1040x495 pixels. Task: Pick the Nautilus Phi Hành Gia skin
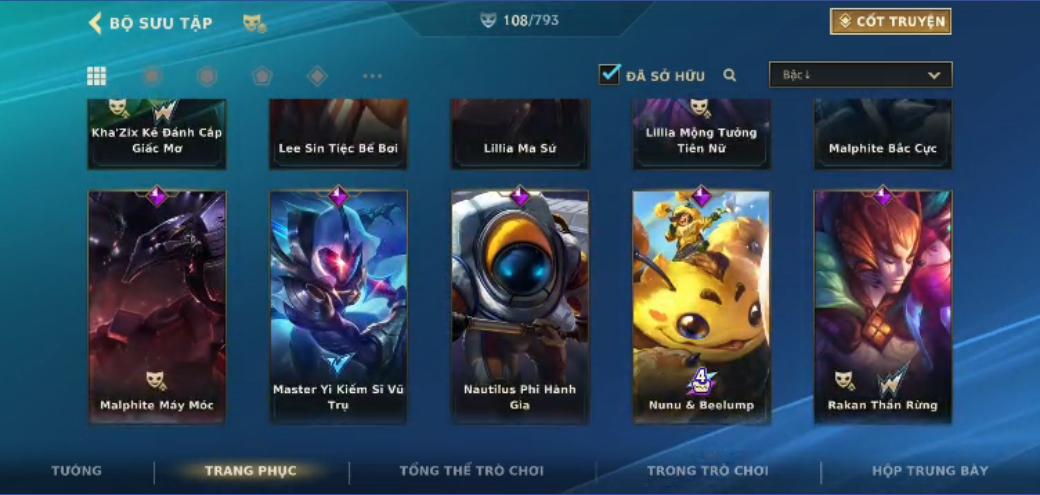520,306
